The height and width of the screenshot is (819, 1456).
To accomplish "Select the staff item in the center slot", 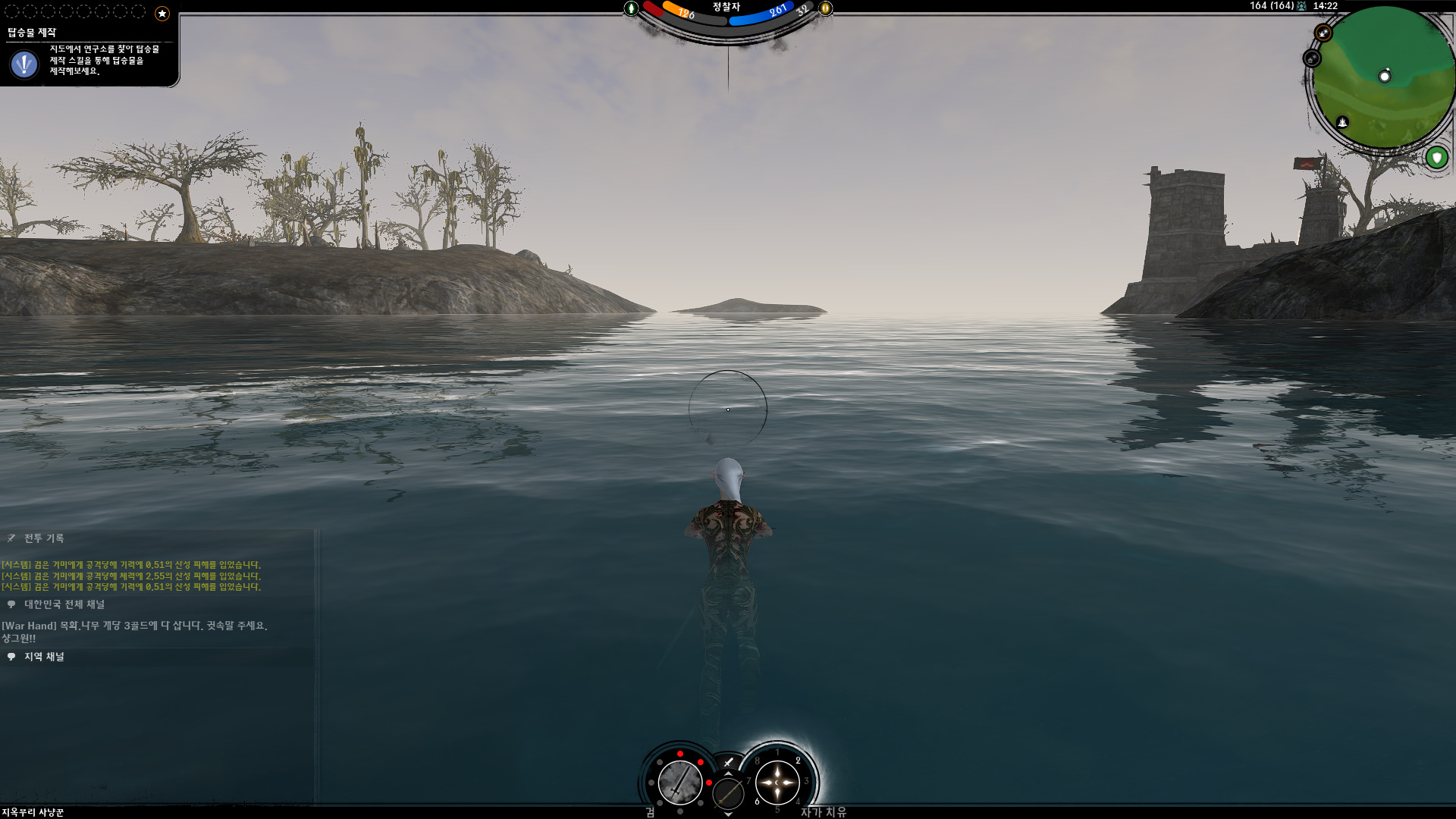I will 728,793.
